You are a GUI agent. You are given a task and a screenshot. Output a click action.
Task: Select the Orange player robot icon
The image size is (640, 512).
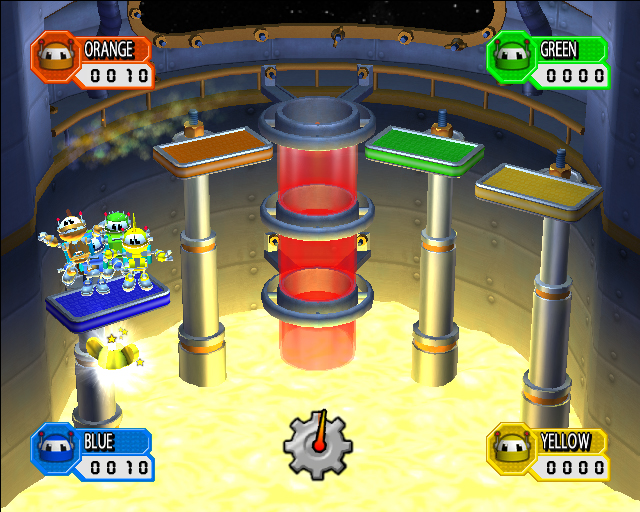56,58
